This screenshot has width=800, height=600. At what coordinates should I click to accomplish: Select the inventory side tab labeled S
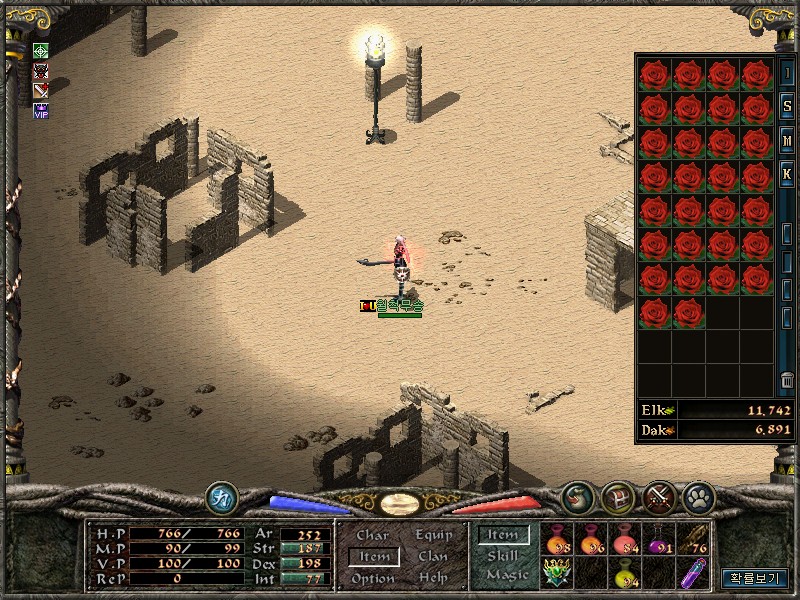pyautogui.click(x=787, y=107)
